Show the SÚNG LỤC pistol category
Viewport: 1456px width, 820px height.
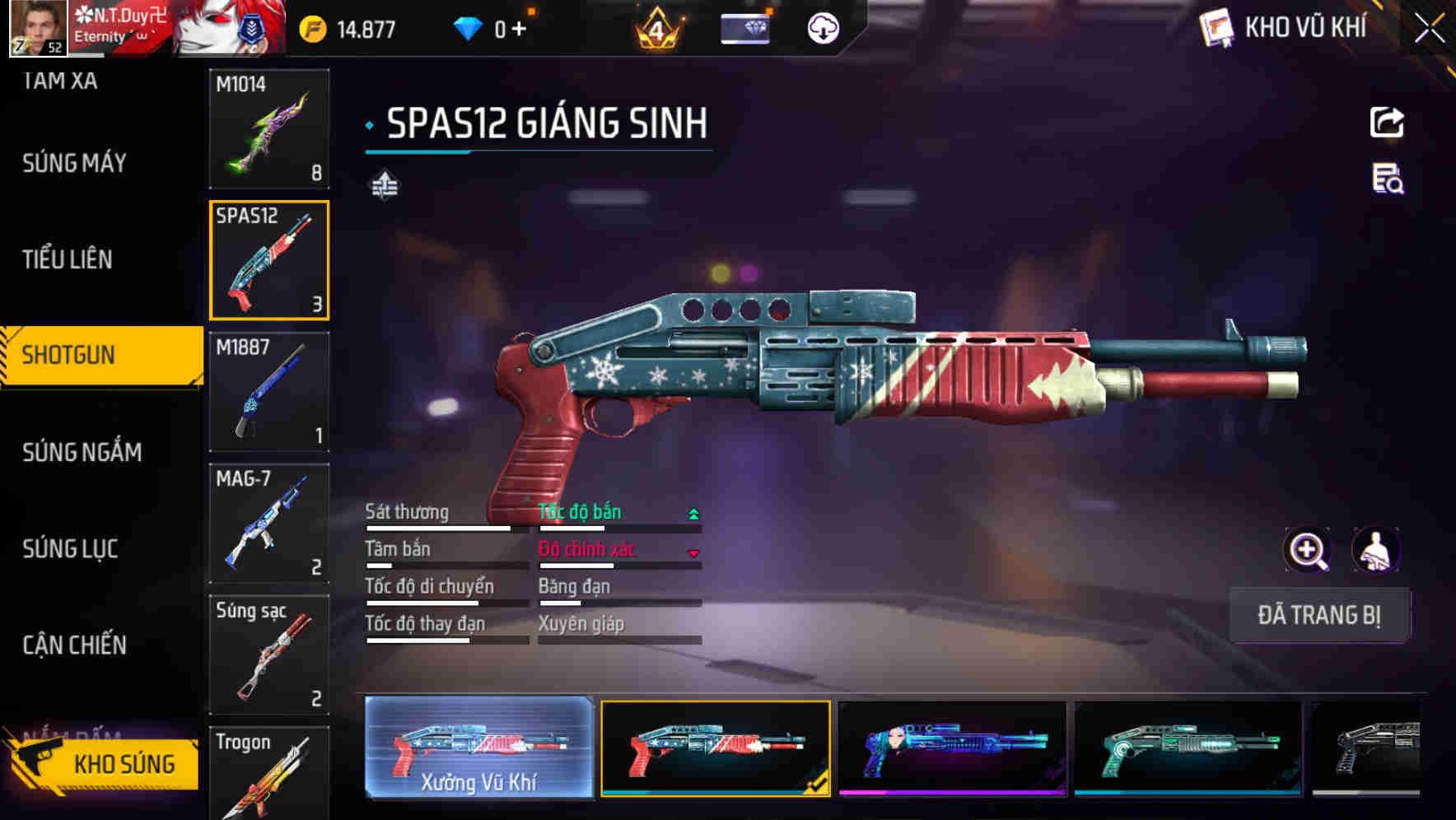[70, 549]
